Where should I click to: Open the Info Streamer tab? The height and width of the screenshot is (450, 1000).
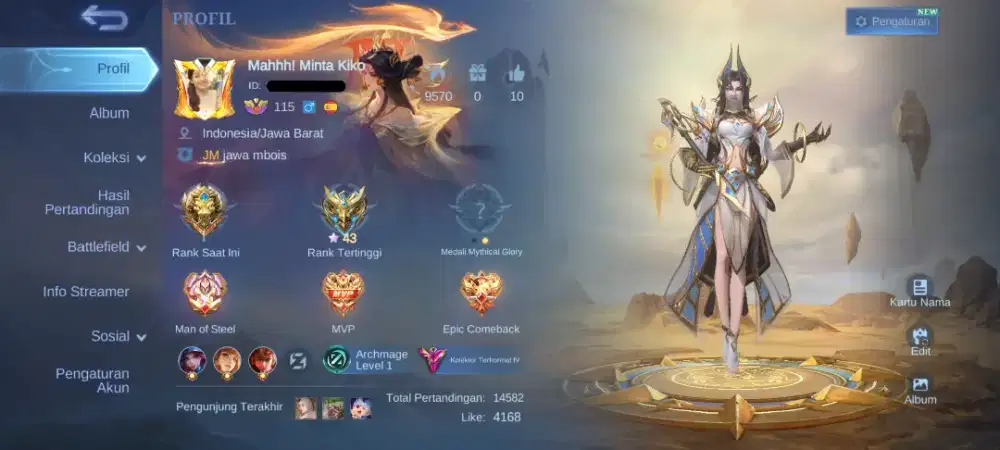[86, 292]
